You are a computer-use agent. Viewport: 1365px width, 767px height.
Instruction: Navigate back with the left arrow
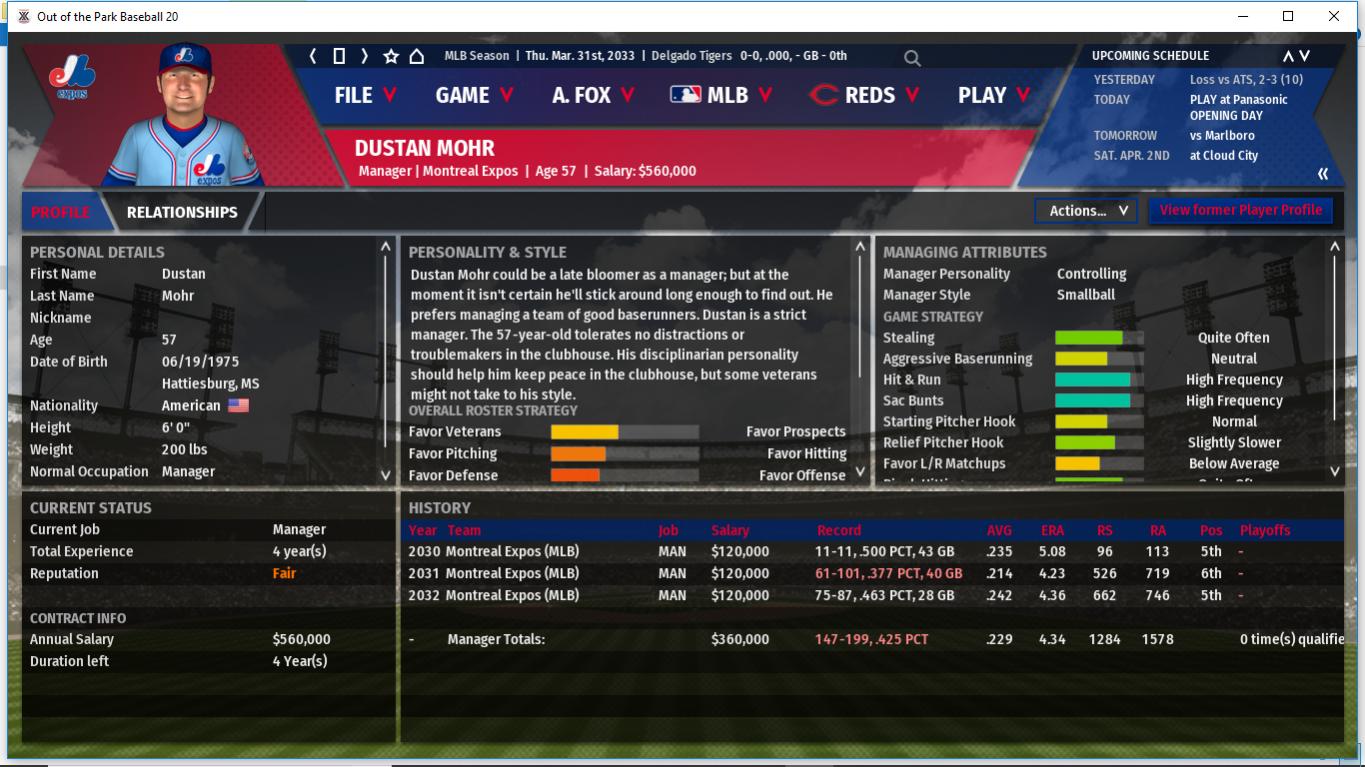[x=313, y=56]
